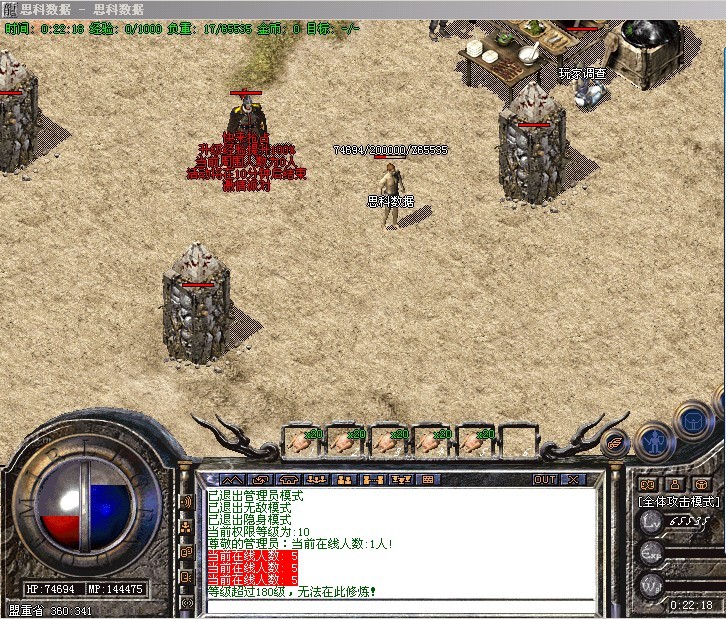Toggle the [全体攻击模式] attack mode label
726x619 pixels.
(x=678, y=501)
